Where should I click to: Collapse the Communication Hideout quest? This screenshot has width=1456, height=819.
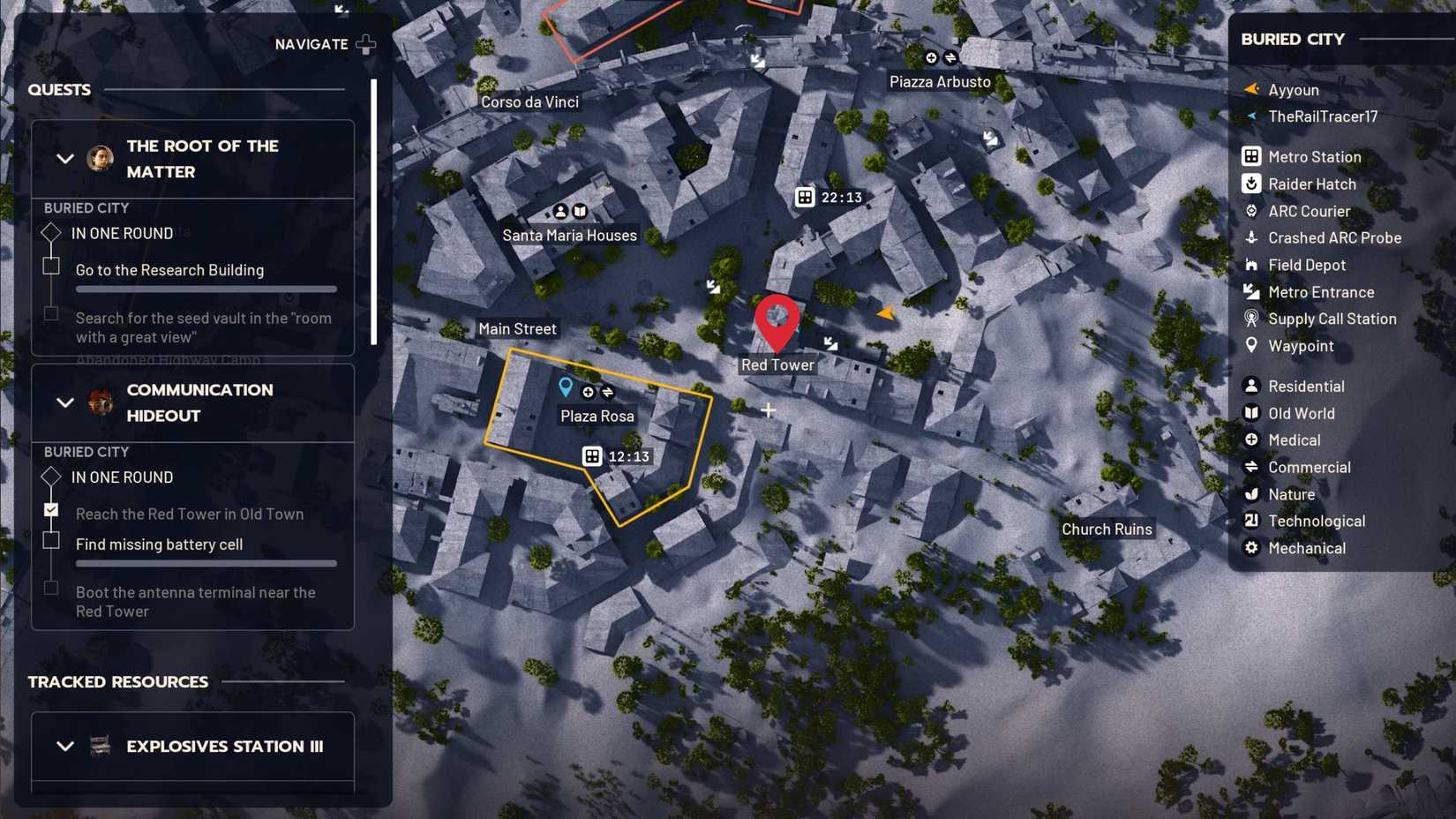tap(64, 402)
